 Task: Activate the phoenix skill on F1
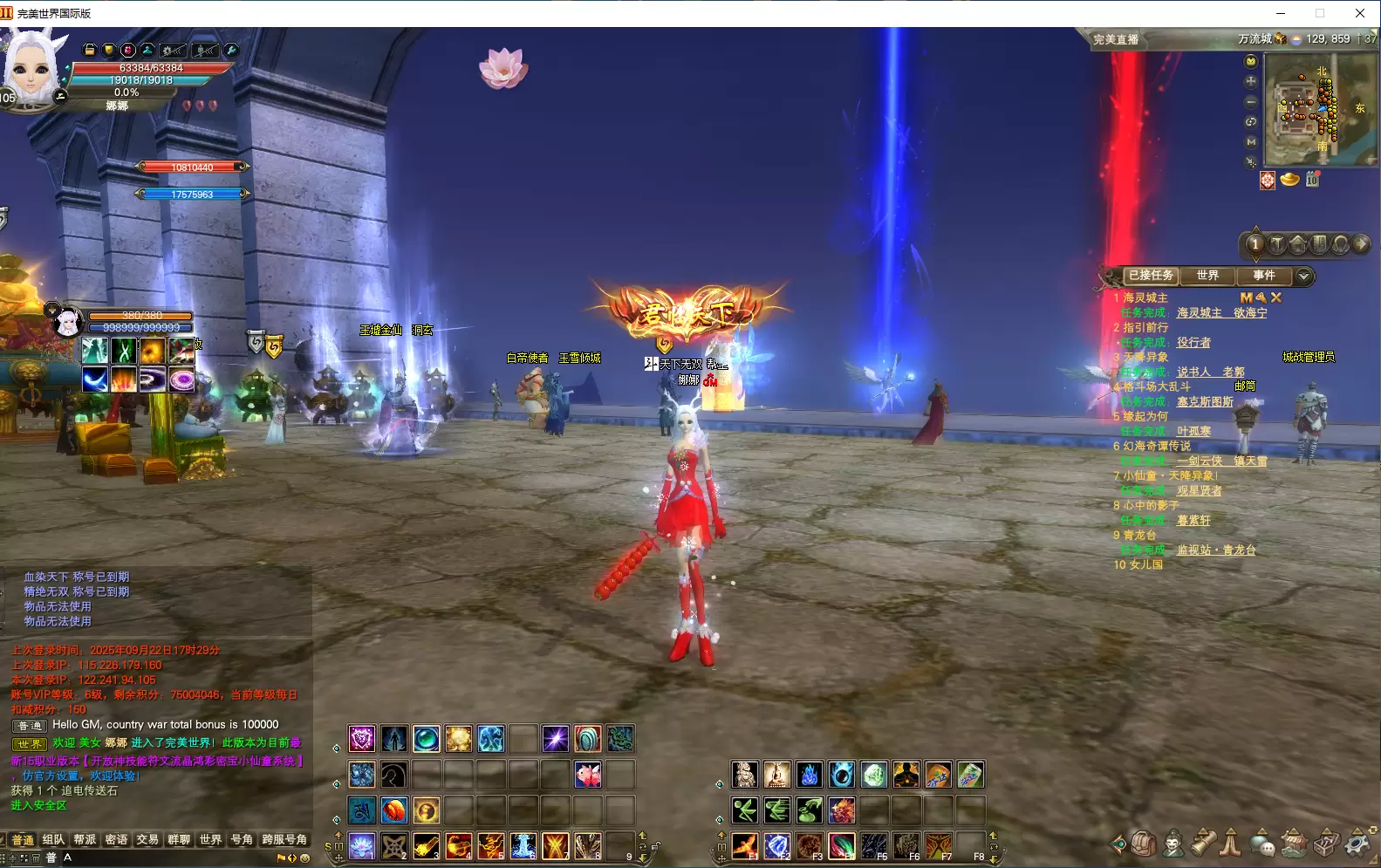744,844
